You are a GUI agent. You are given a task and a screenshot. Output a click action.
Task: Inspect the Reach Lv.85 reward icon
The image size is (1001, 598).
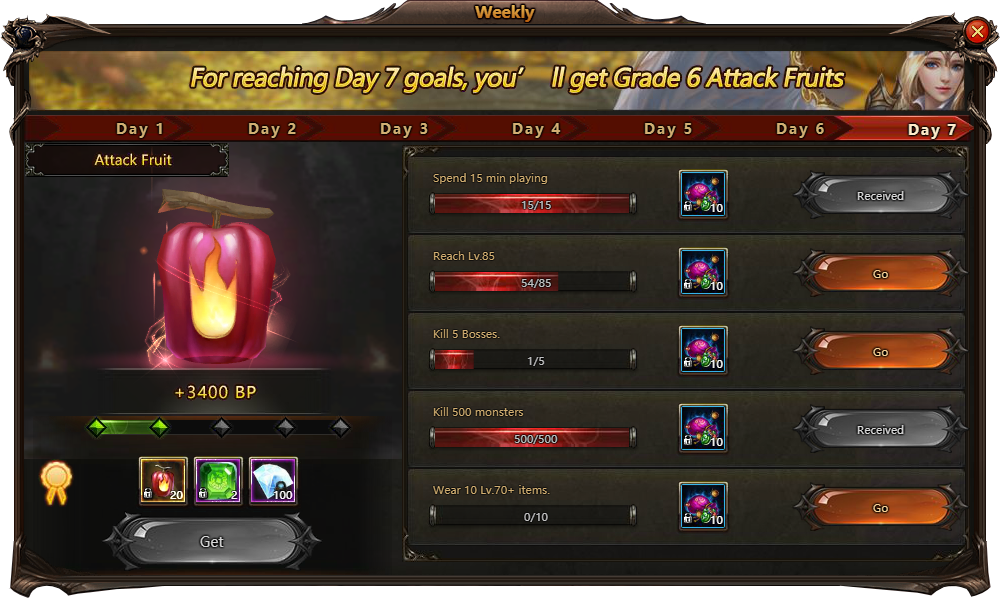[x=703, y=273]
